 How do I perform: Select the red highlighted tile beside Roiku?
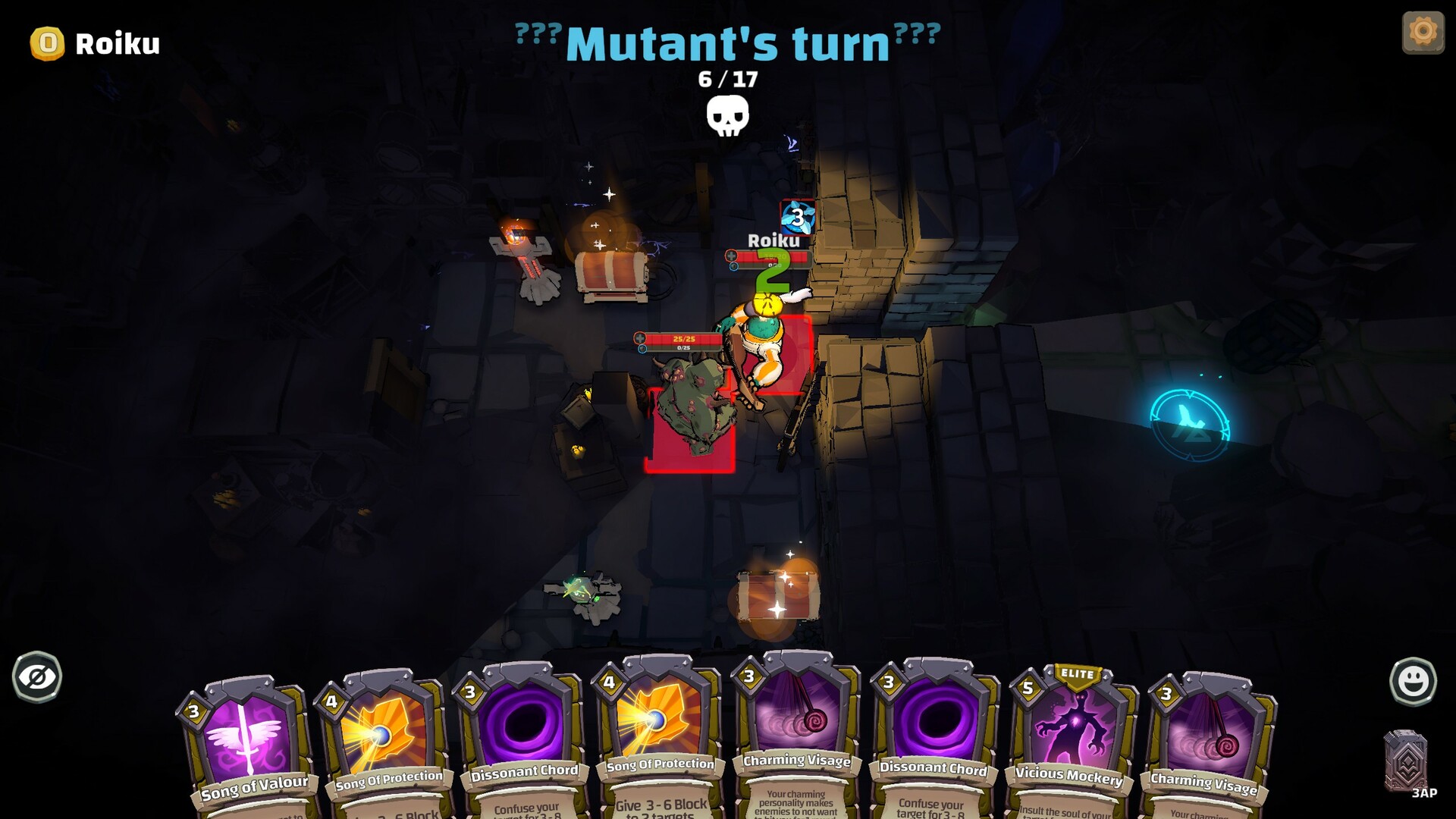coord(792,356)
